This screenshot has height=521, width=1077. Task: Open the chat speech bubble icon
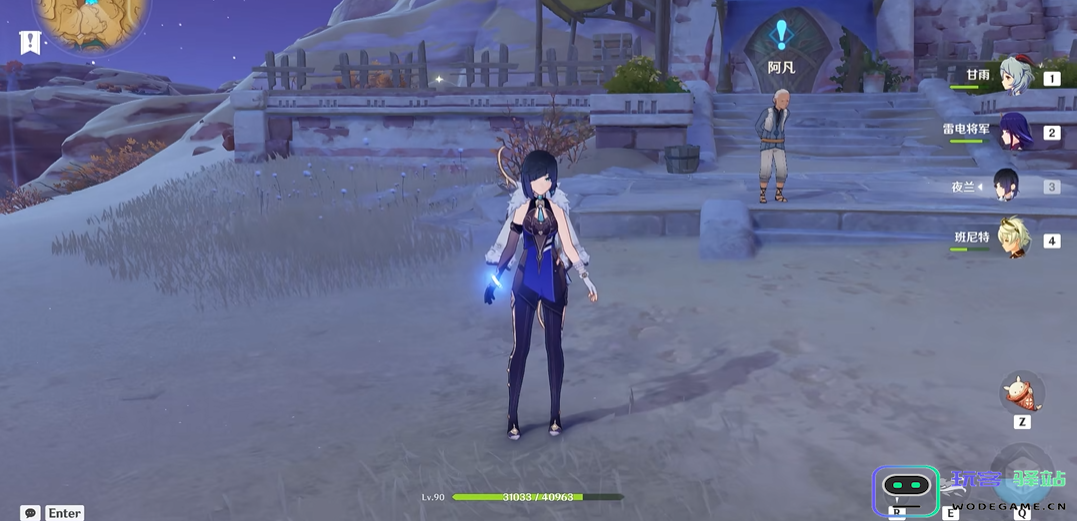(x=31, y=513)
